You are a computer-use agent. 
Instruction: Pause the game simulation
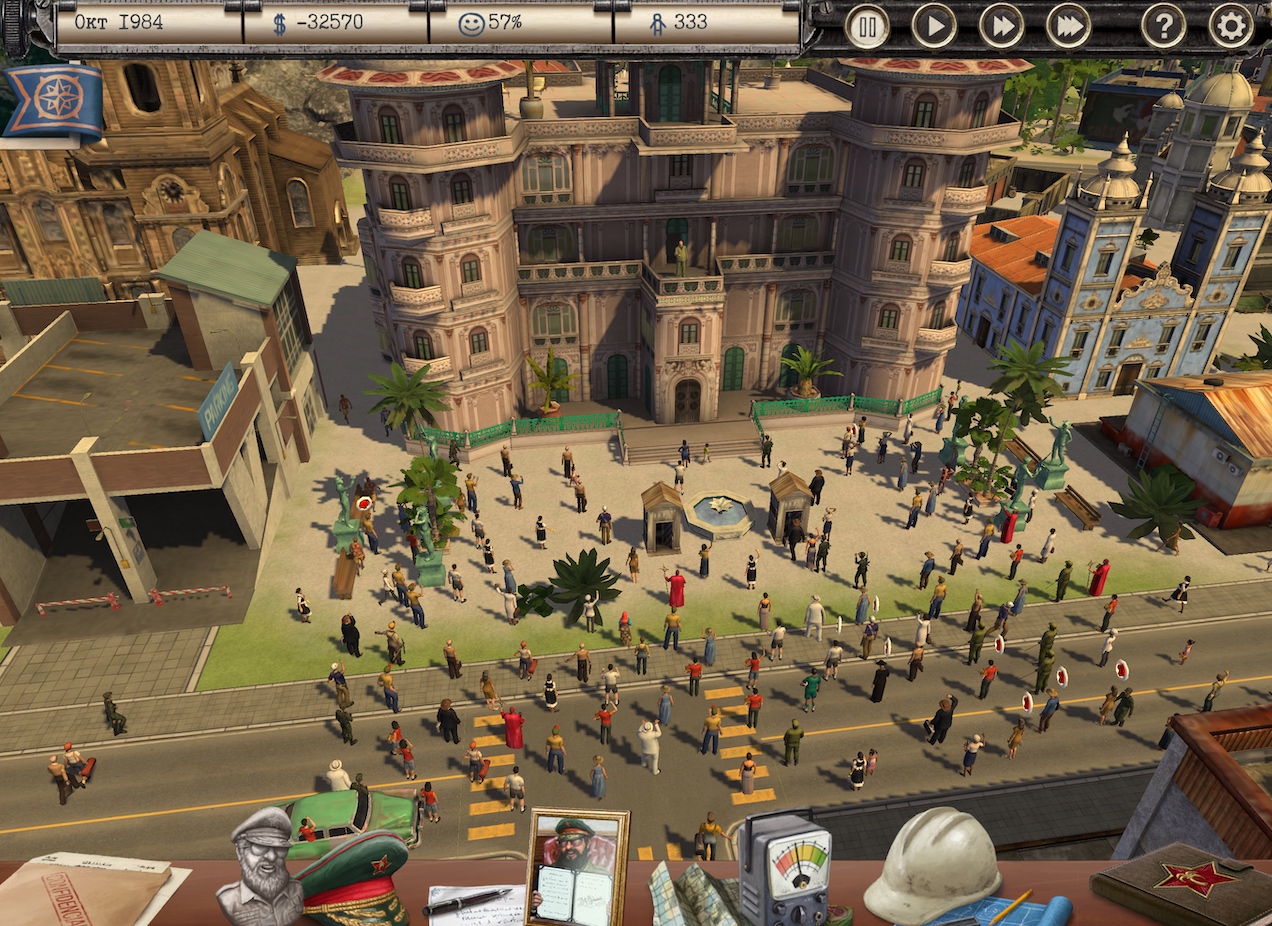click(867, 26)
